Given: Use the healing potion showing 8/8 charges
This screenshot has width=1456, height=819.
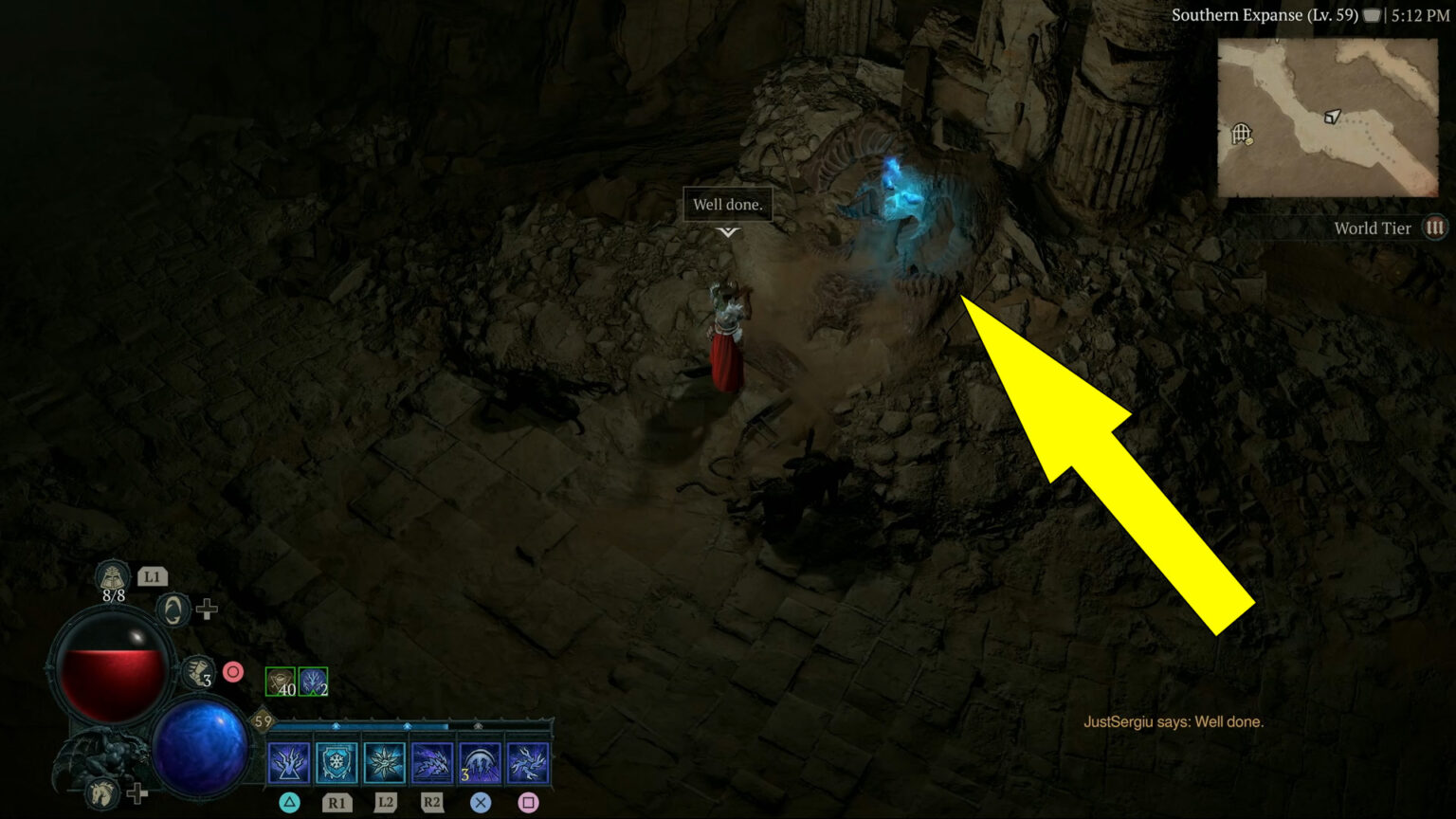Looking at the screenshot, I should [113, 580].
